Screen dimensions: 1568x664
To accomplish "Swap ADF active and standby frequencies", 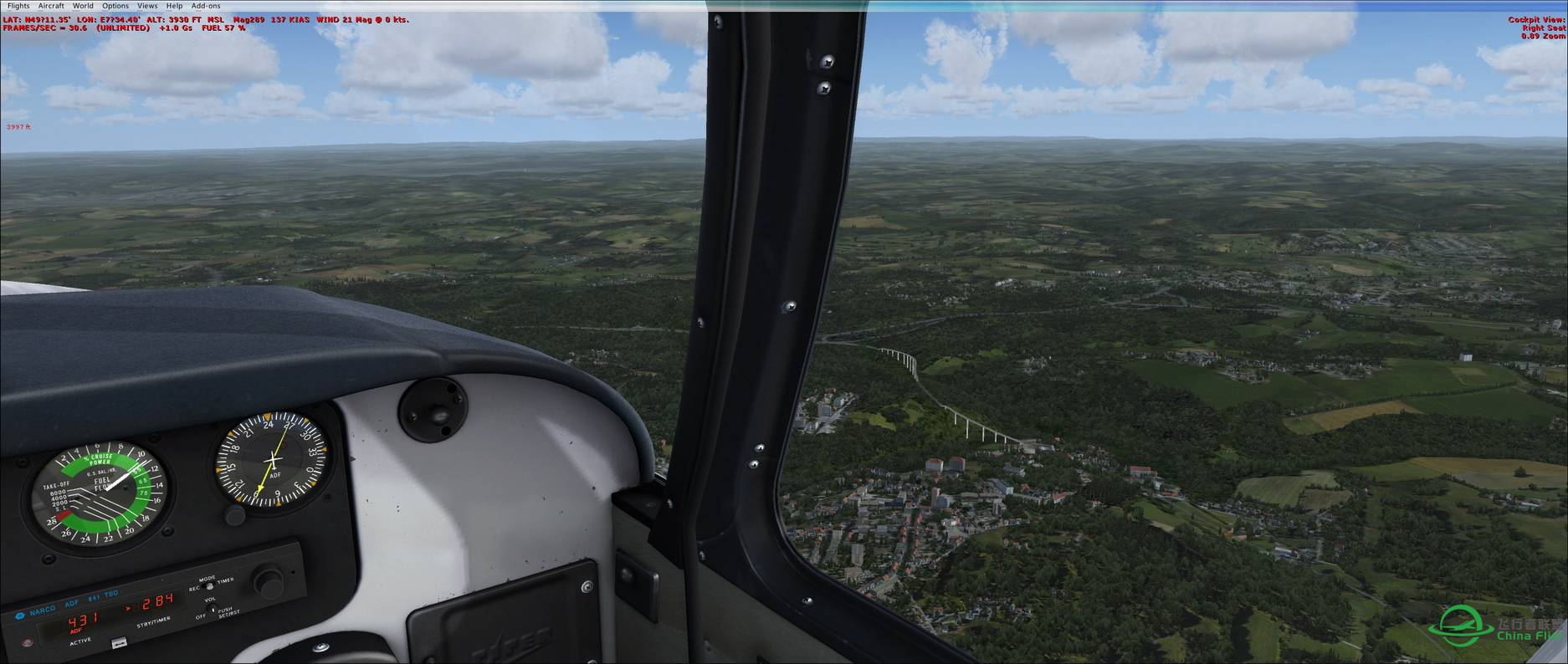I will [x=120, y=642].
